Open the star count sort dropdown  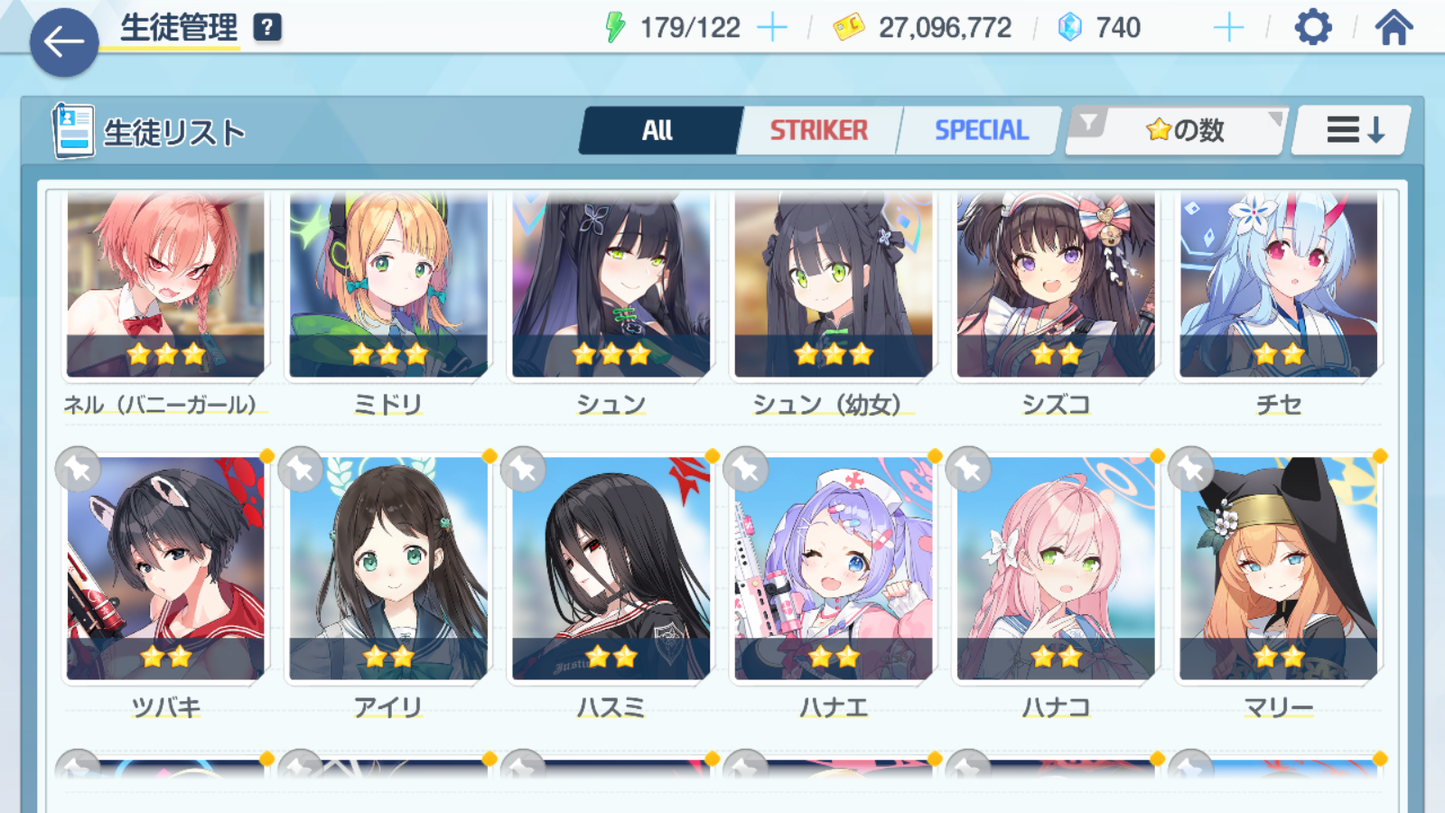(x=1177, y=130)
